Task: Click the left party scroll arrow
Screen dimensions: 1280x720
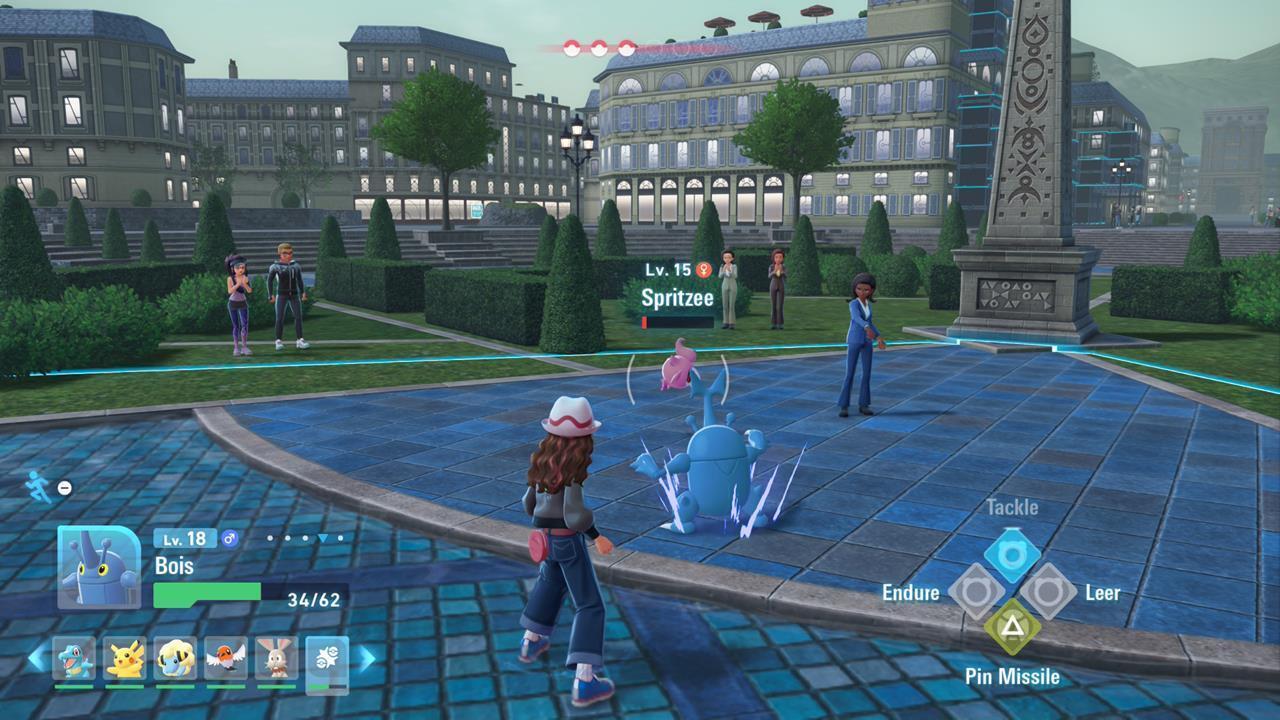Action: click(x=36, y=658)
